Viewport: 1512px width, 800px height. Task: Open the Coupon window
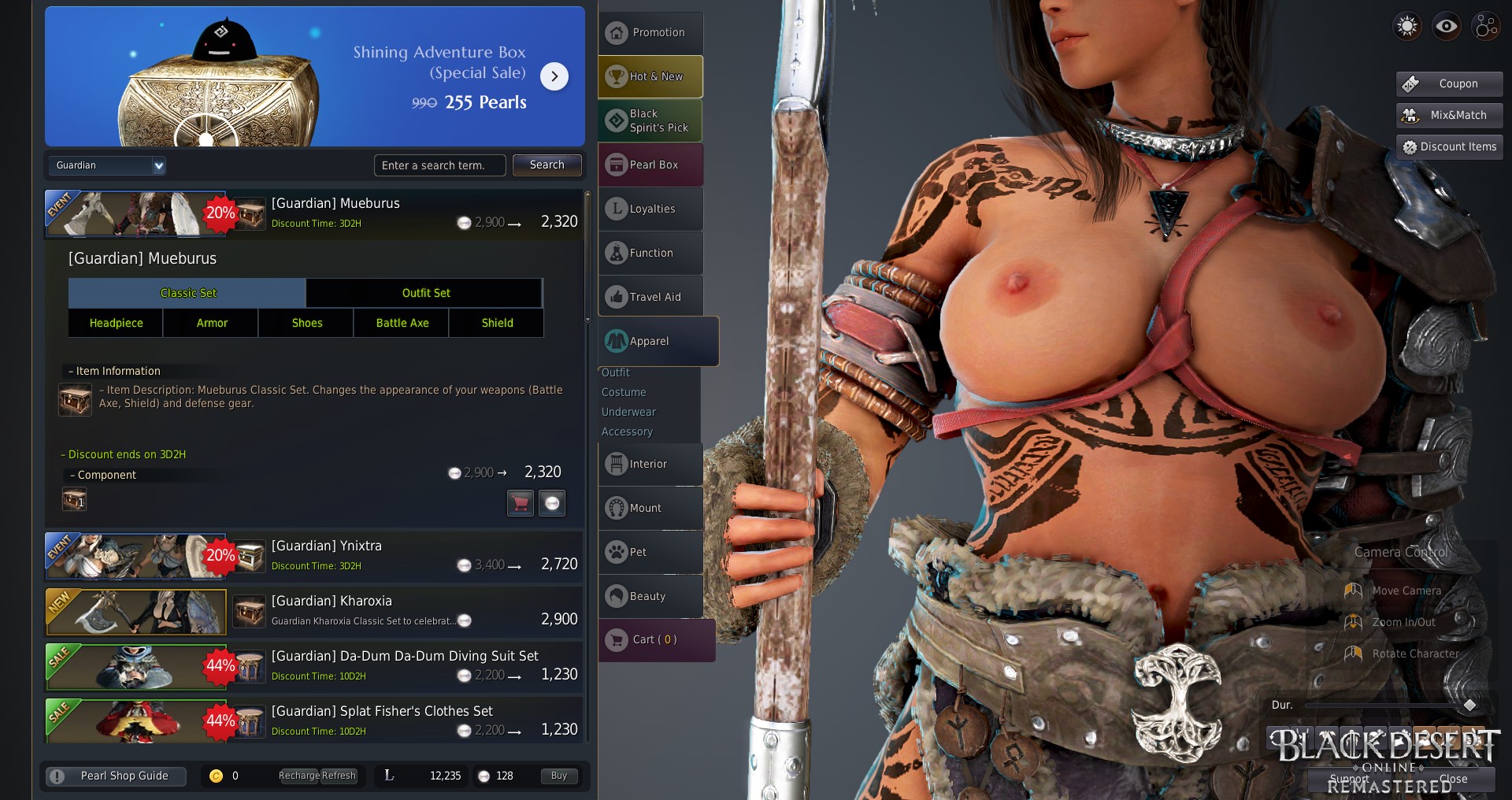1449,83
